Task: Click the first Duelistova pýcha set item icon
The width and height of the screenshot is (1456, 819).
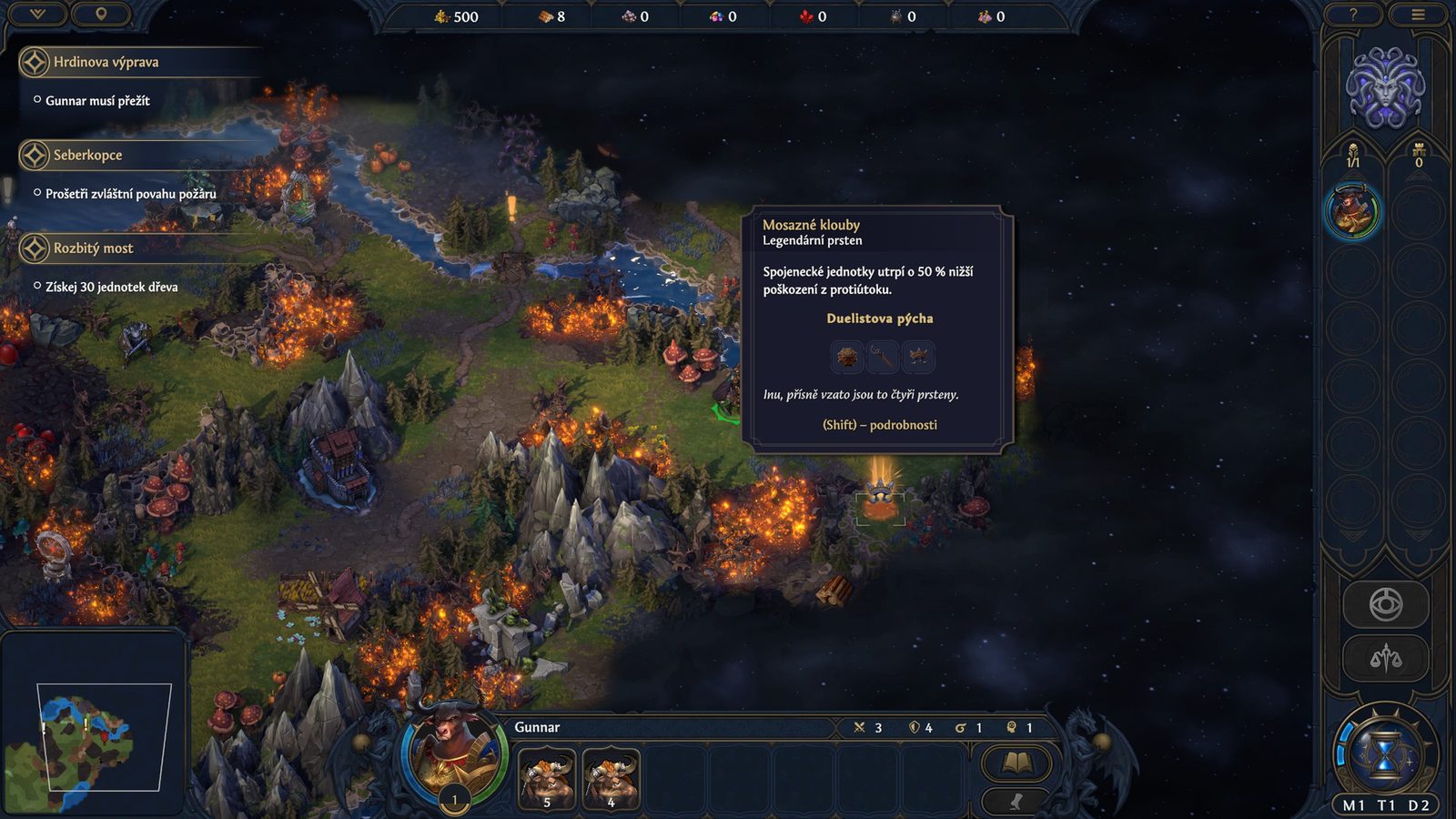Action: [847, 357]
